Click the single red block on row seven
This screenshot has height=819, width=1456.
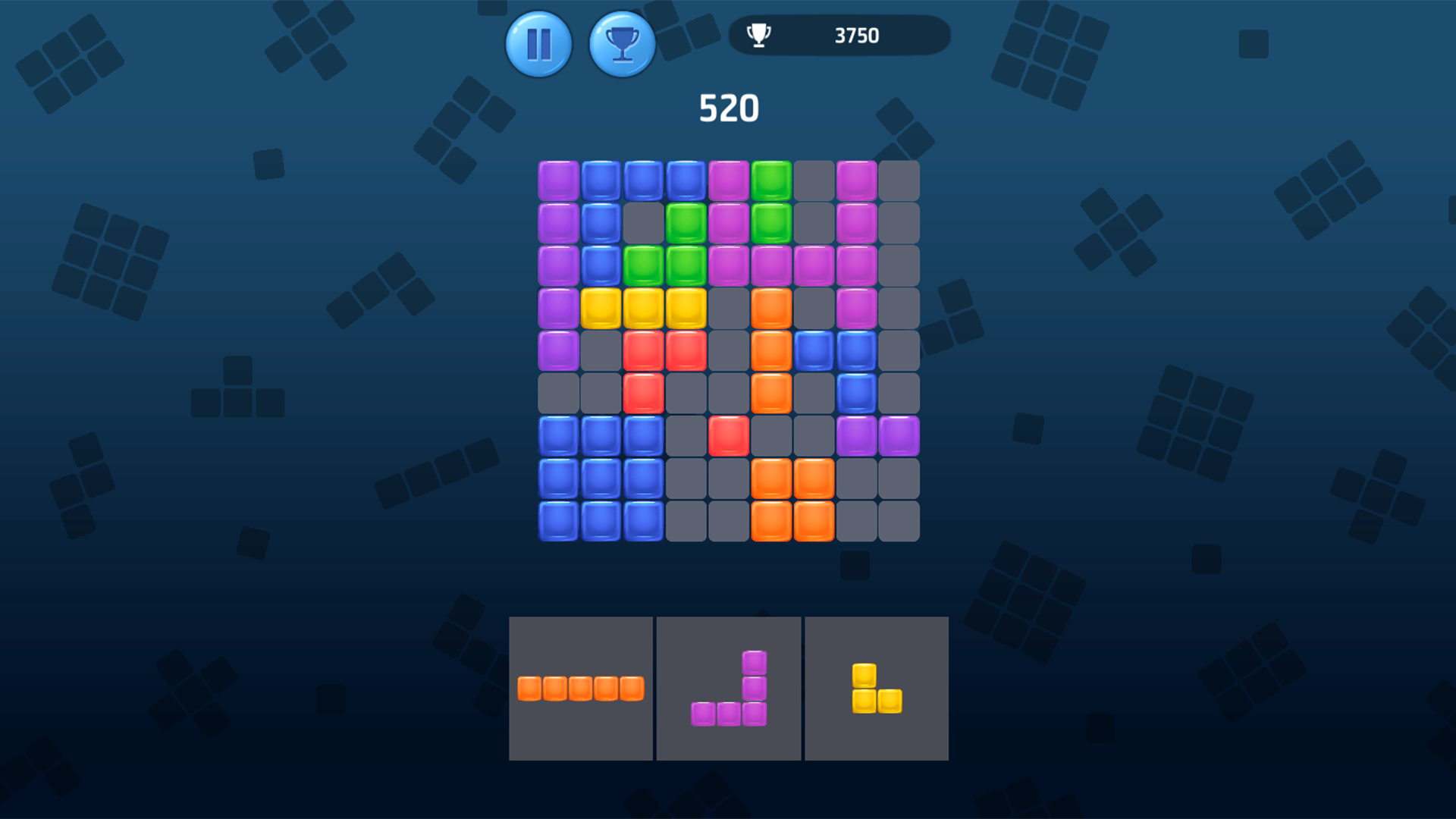[x=730, y=433]
